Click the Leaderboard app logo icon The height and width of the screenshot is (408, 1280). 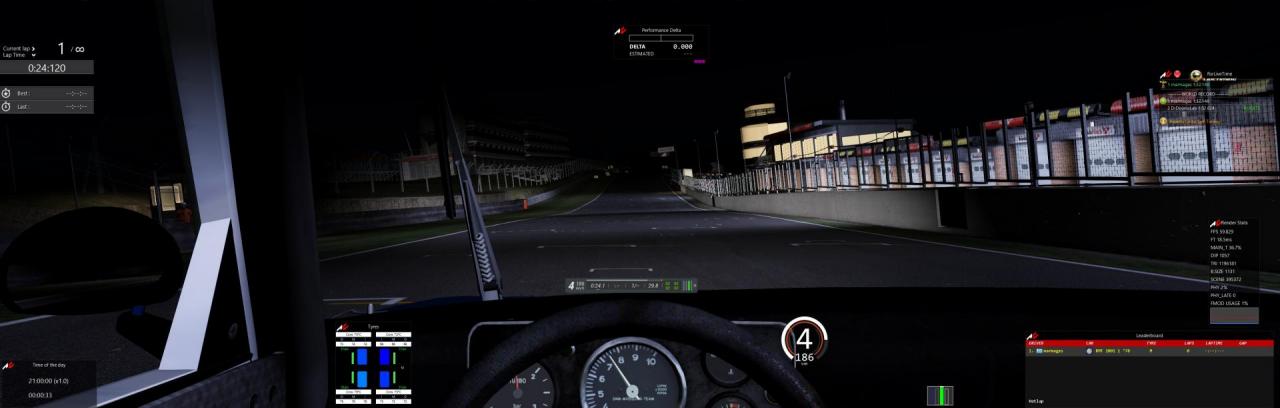1033,337
